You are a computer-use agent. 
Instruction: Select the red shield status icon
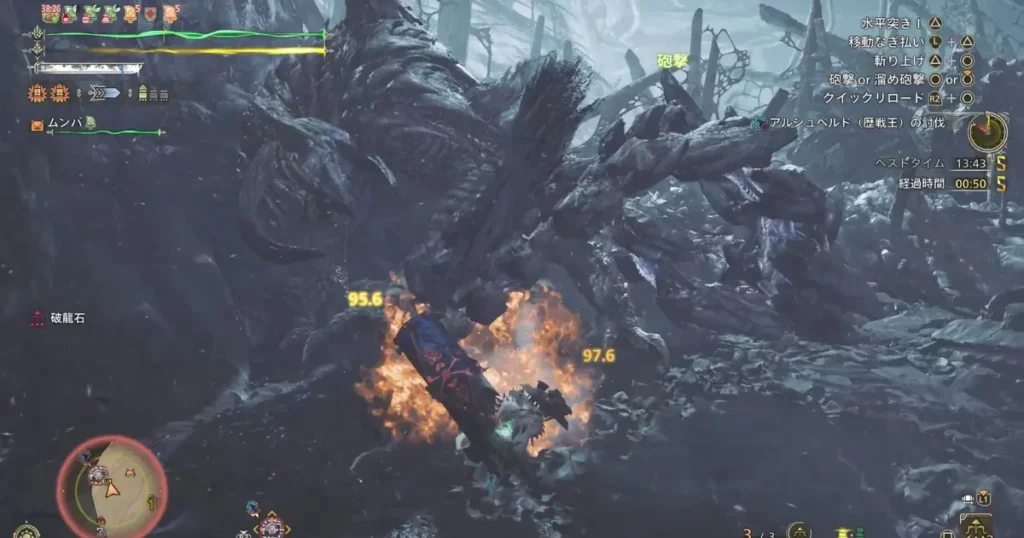point(150,14)
